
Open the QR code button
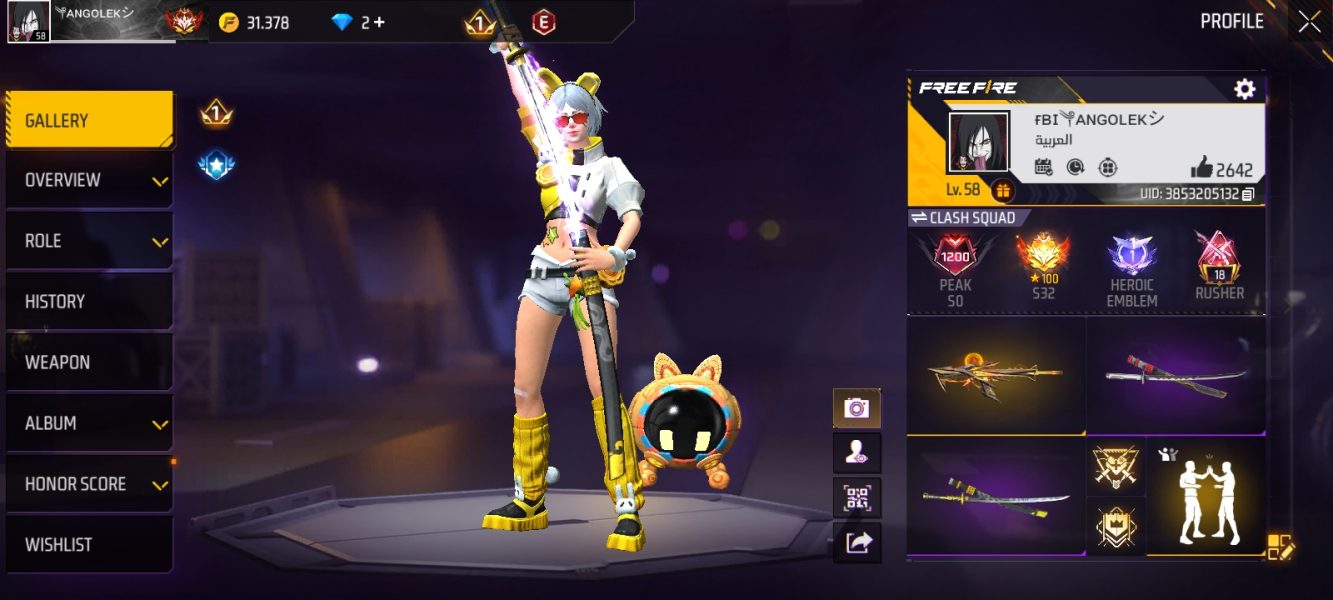click(857, 497)
